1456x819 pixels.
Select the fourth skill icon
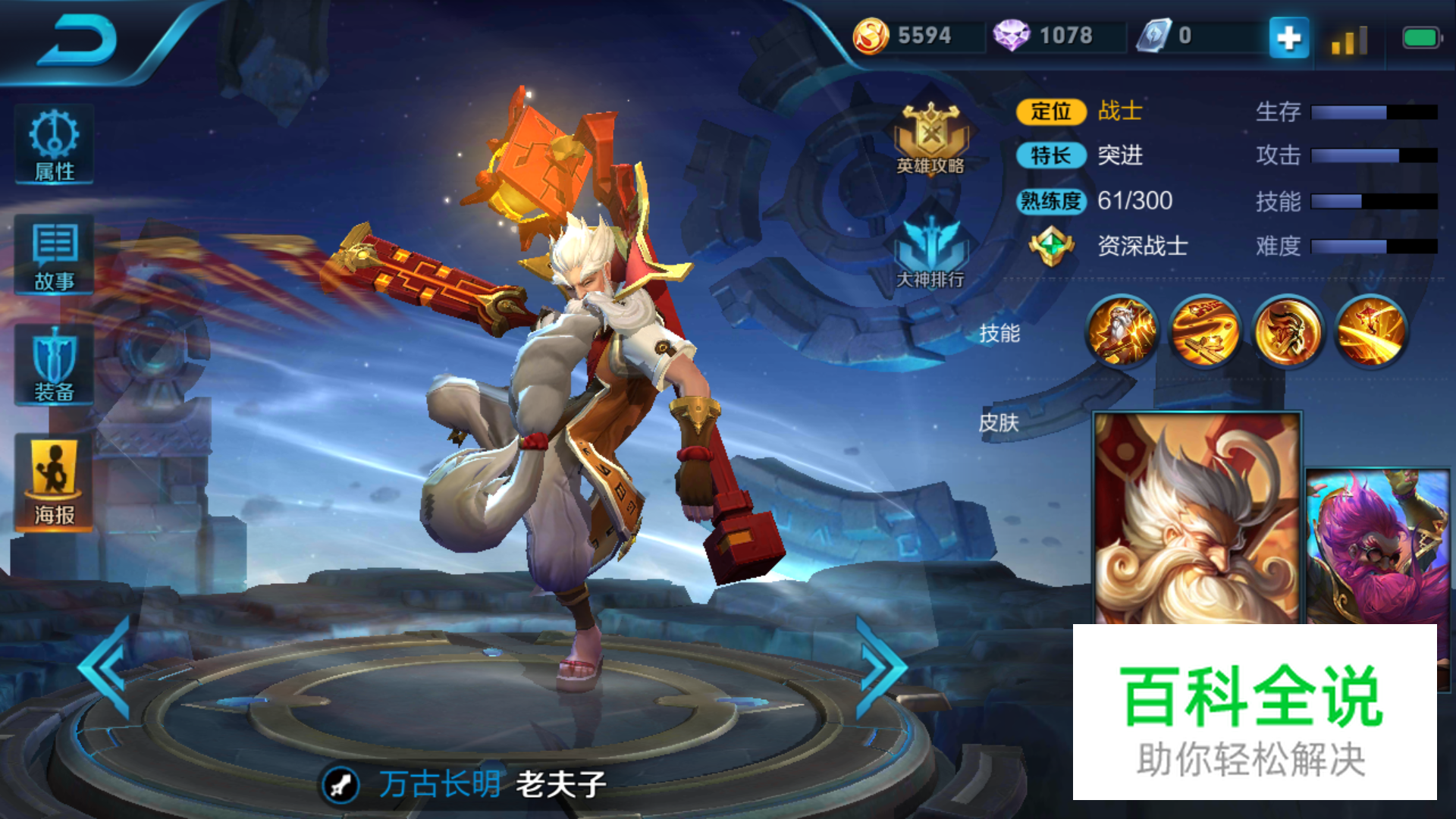click(1371, 331)
